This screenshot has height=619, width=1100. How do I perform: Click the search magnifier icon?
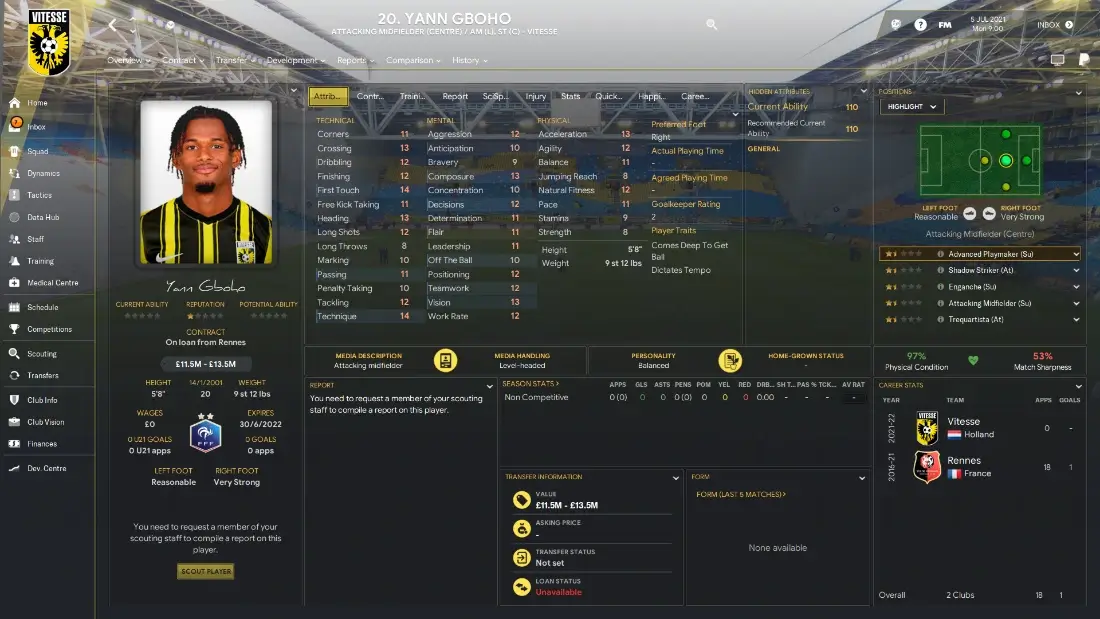[711, 24]
